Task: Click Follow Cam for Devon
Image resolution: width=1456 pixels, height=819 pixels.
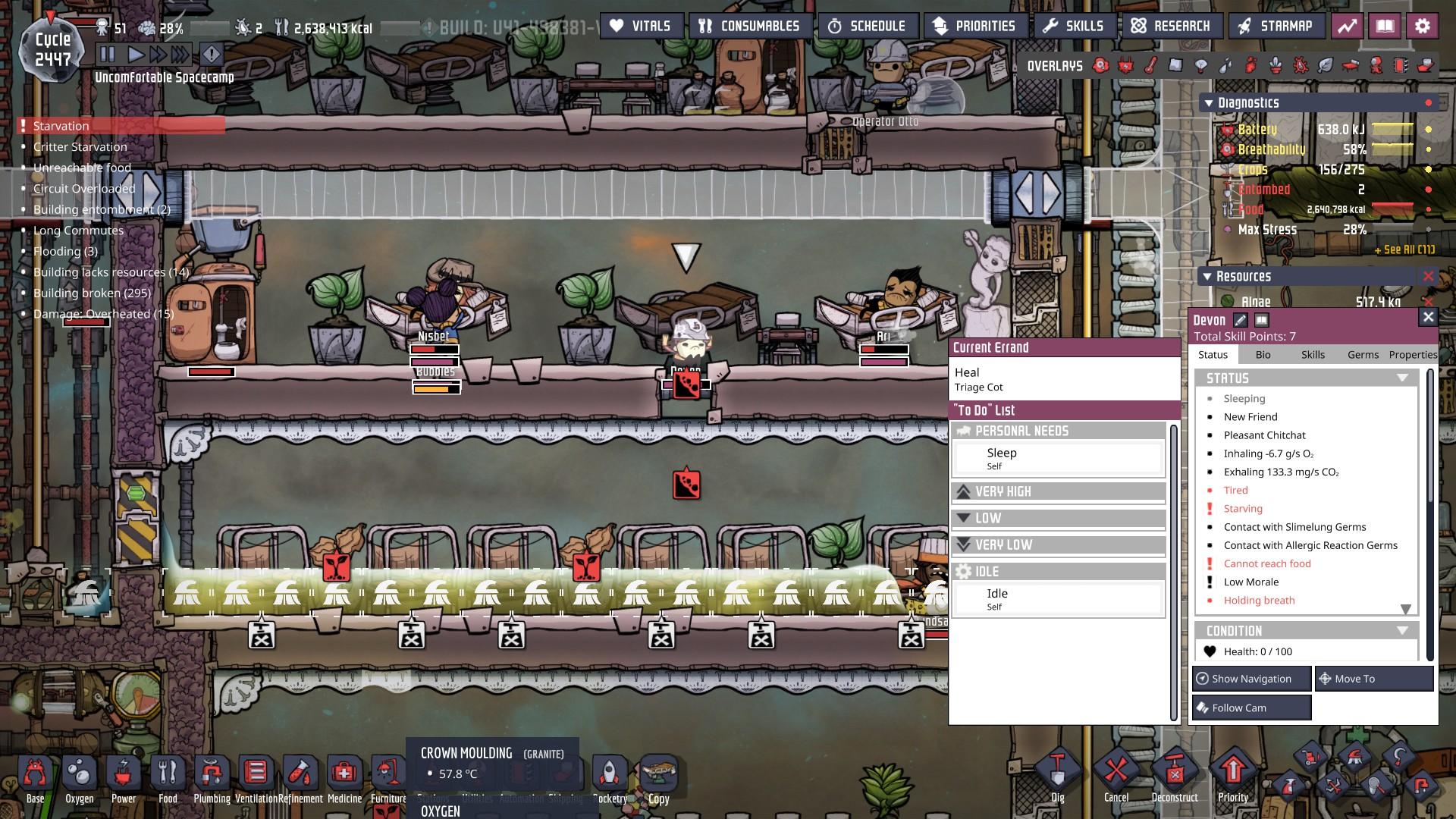Action: (1250, 707)
